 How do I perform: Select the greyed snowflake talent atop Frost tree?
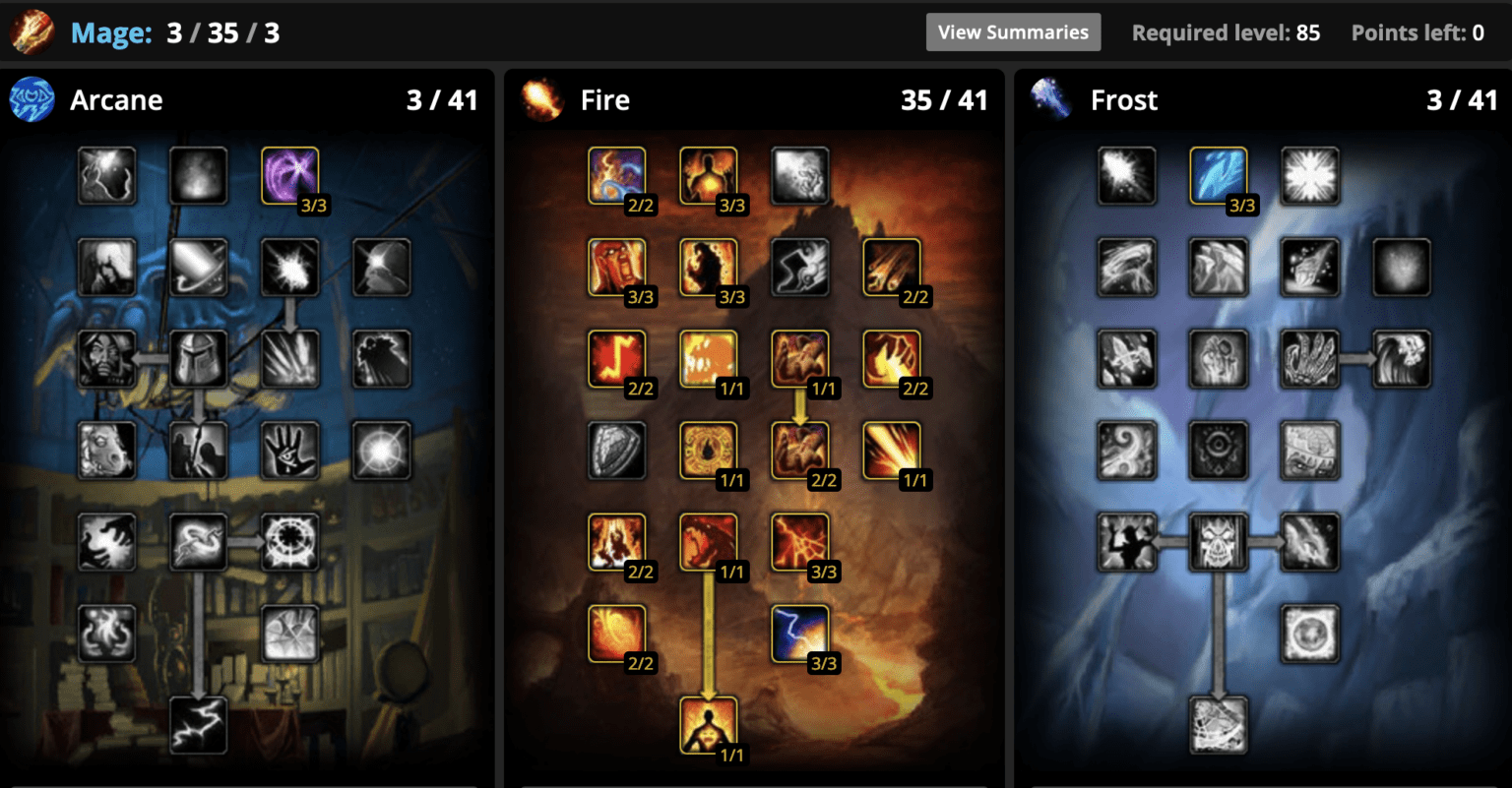(x=1310, y=176)
